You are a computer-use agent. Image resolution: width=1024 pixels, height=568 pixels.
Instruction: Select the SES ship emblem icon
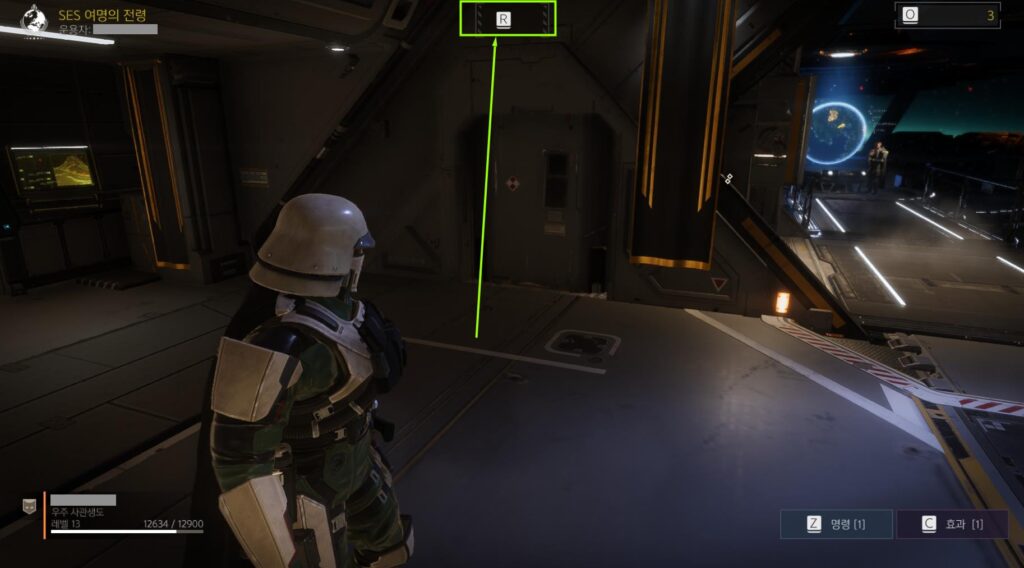[34, 18]
